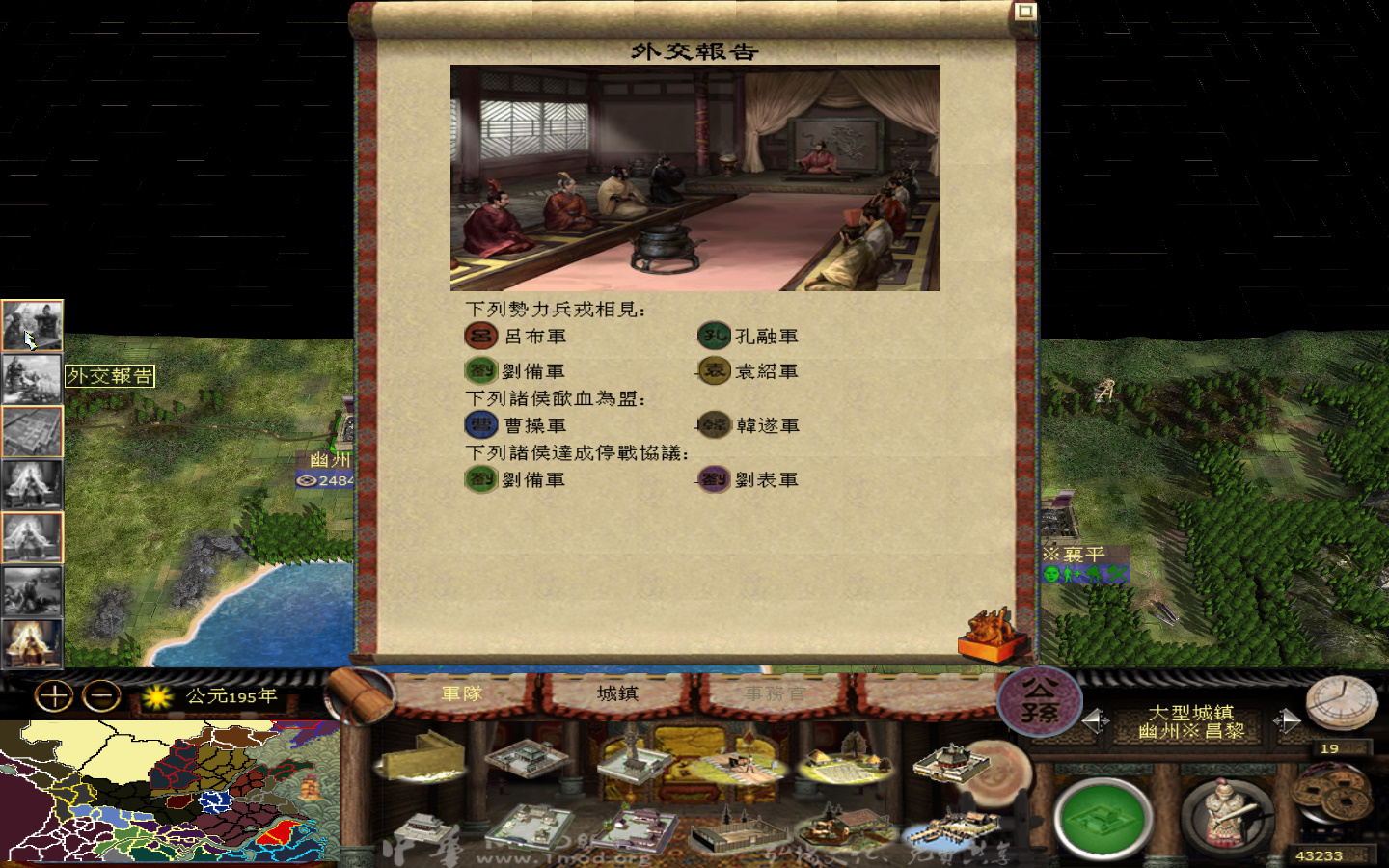Viewport: 1389px width, 868px height.
Task: Click the Yuan Shao army faction icon
Action: (713, 370)
